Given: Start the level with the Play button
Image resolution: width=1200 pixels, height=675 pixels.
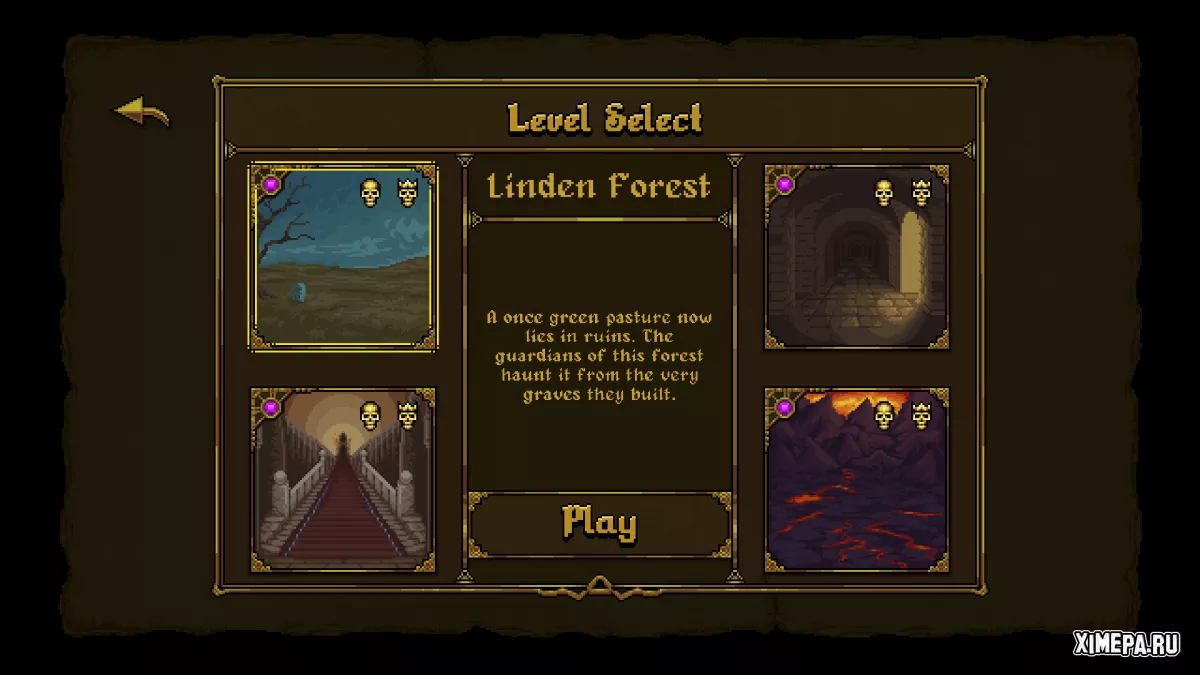Looking at the screenshot, I should (x=599, y=523).
